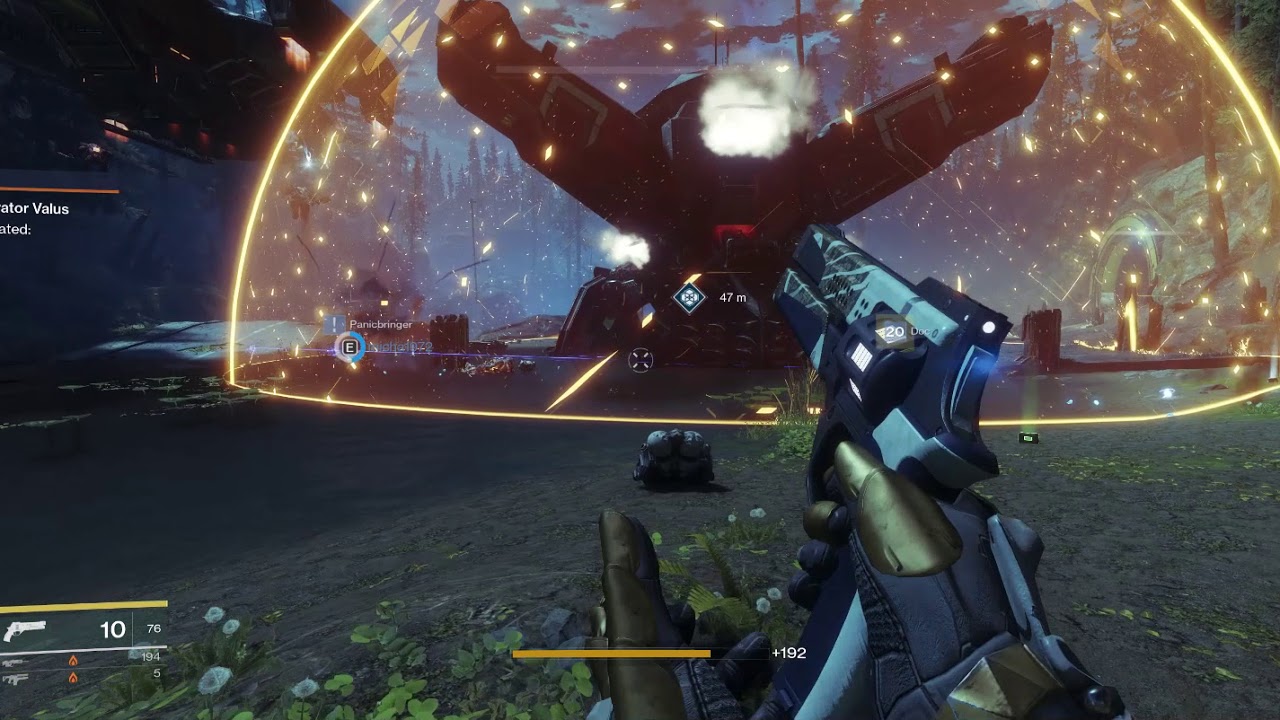Choose the heavy weapon slot
1280x720 pixels.
[15, 677]
